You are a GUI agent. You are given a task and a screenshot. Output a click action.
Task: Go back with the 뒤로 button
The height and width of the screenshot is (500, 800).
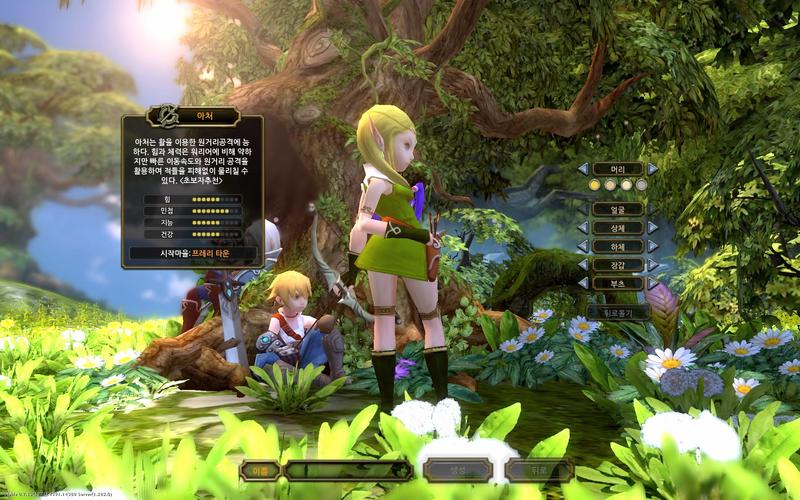tap(538, 470)
